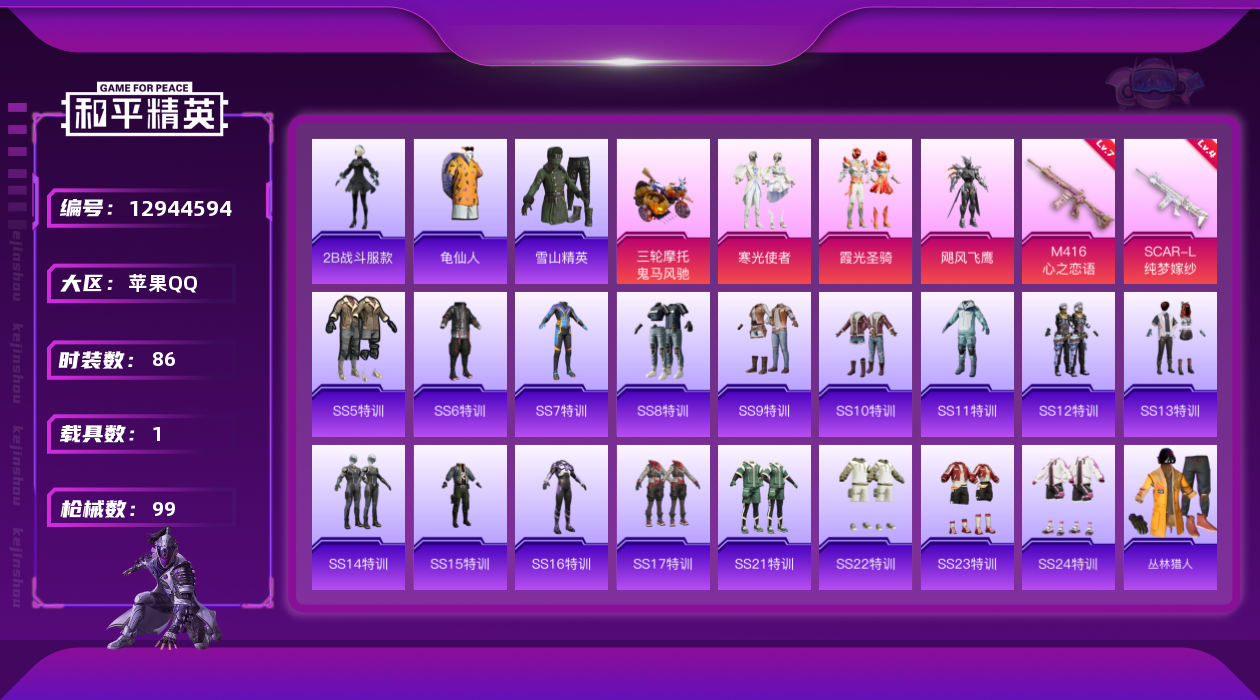Choose the M416 心之恋语 gun skin
The width and height of the screenshot is (1260, 700).
pyautogui.click(x=1068, y=210)
